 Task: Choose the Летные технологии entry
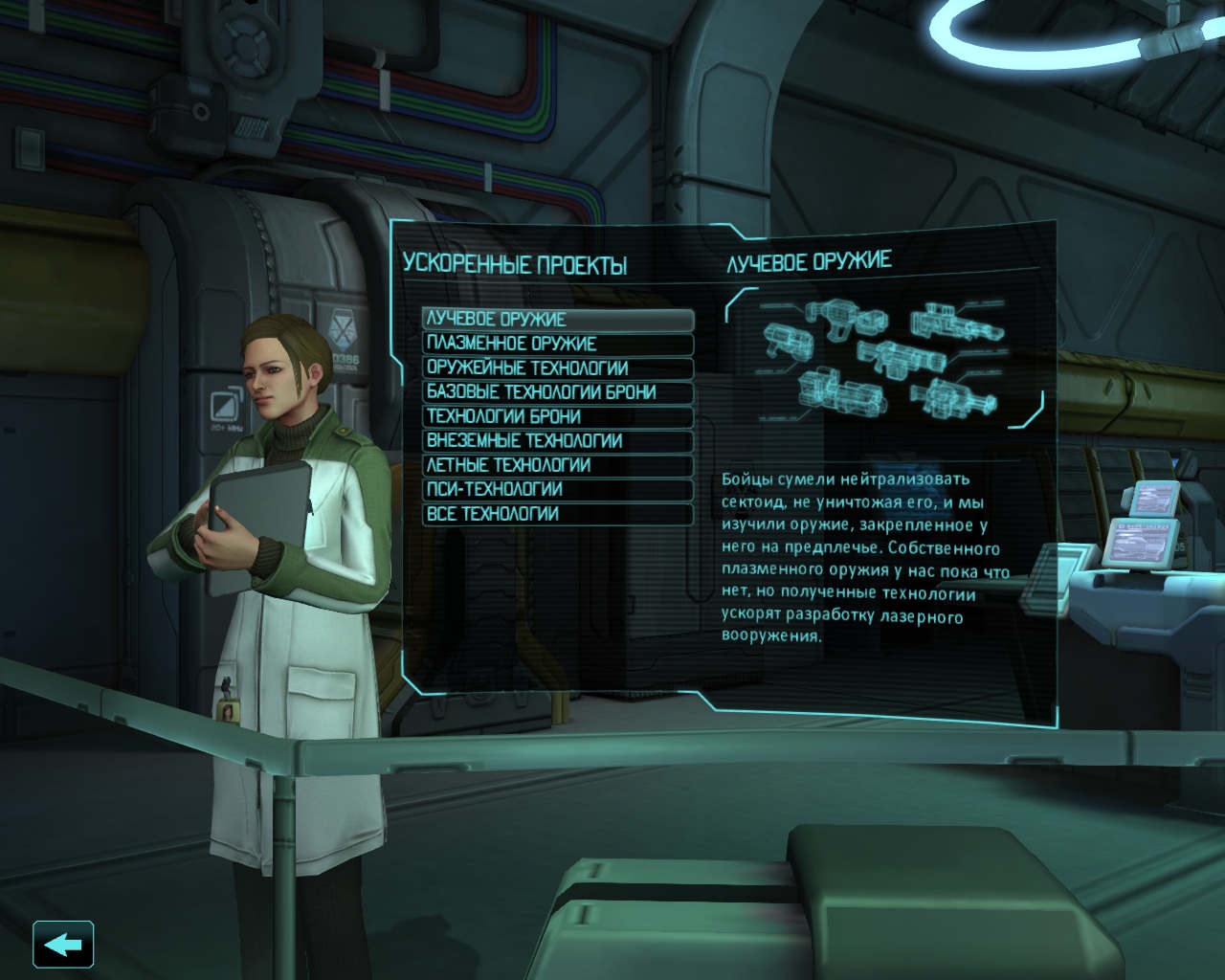[x=557, y=466]
